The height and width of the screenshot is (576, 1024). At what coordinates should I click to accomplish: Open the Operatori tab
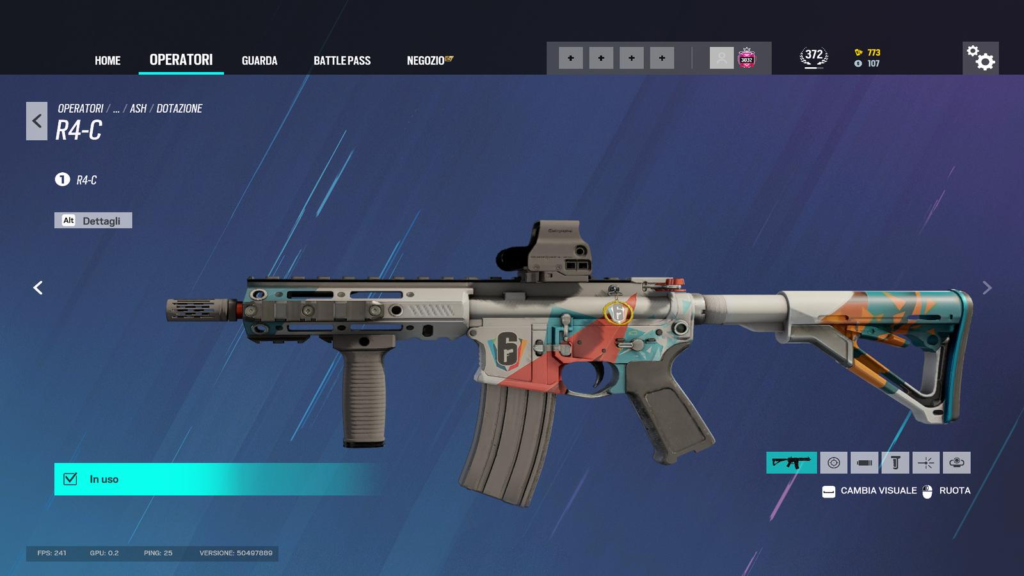click(181, 60)
